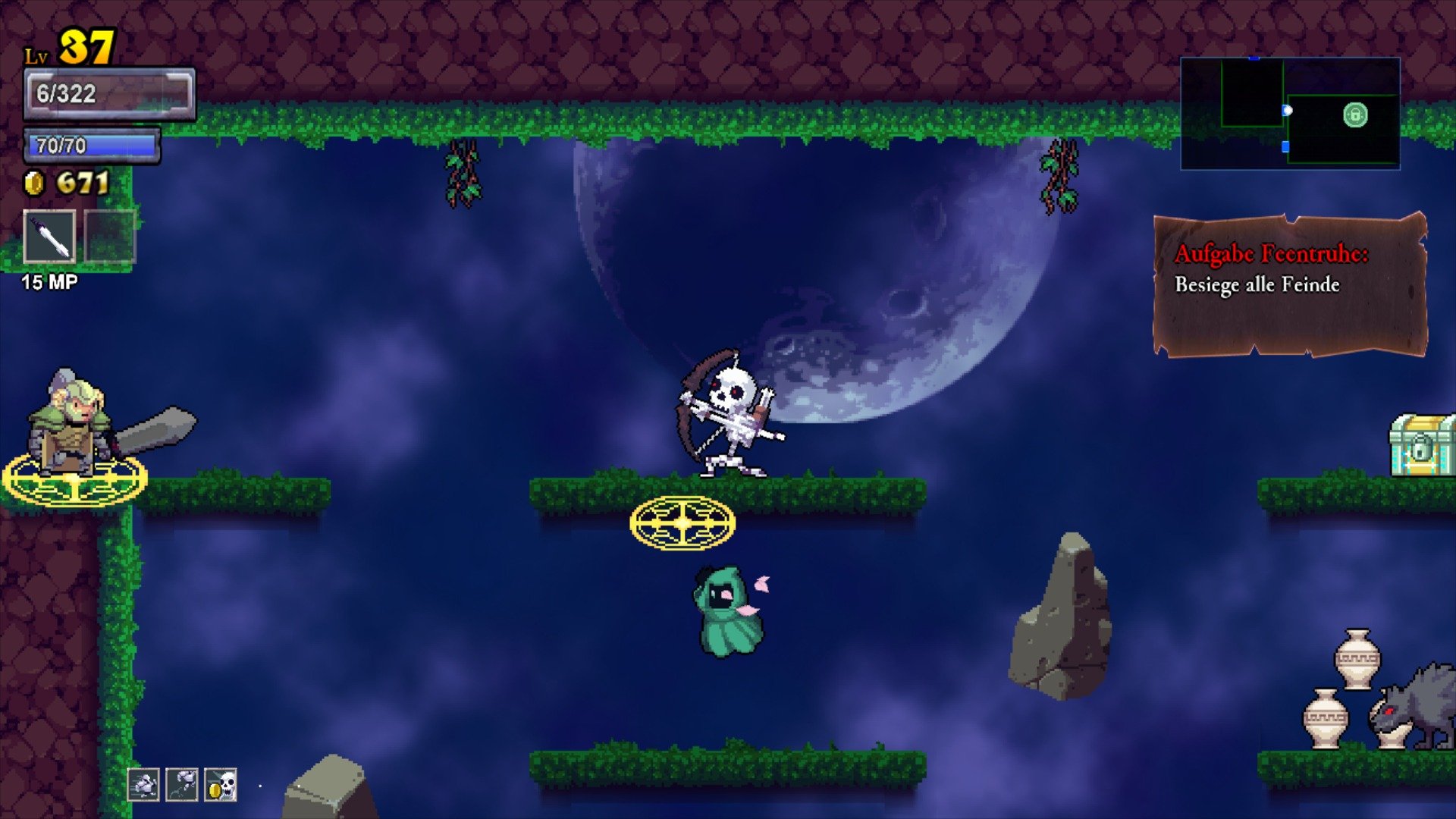Click the white player dot on the minimap
Viewport: 1456px width, 819px height.
(x=1288, y=111)
